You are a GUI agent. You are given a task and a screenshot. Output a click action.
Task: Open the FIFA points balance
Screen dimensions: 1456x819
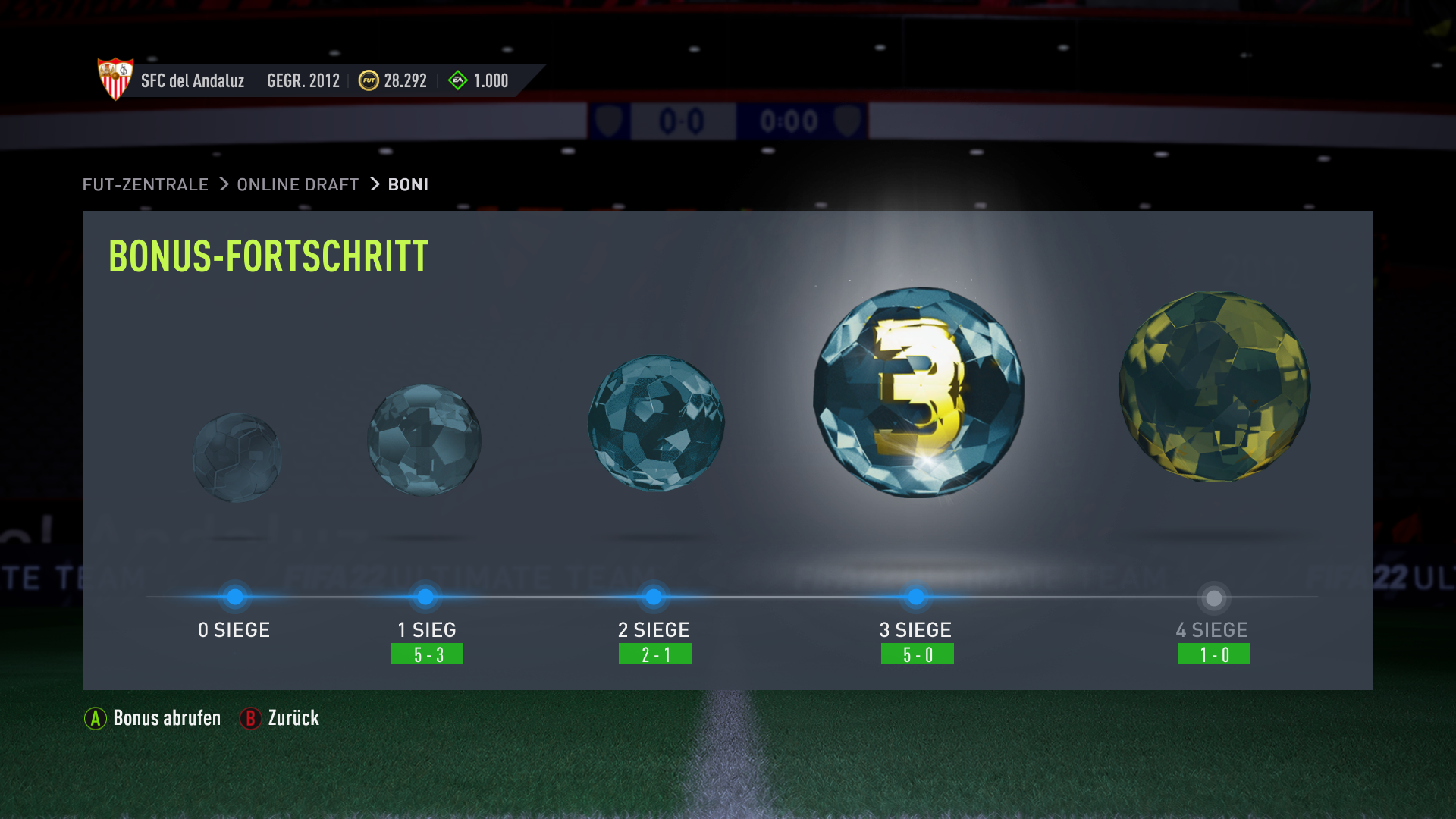(479, 80)
